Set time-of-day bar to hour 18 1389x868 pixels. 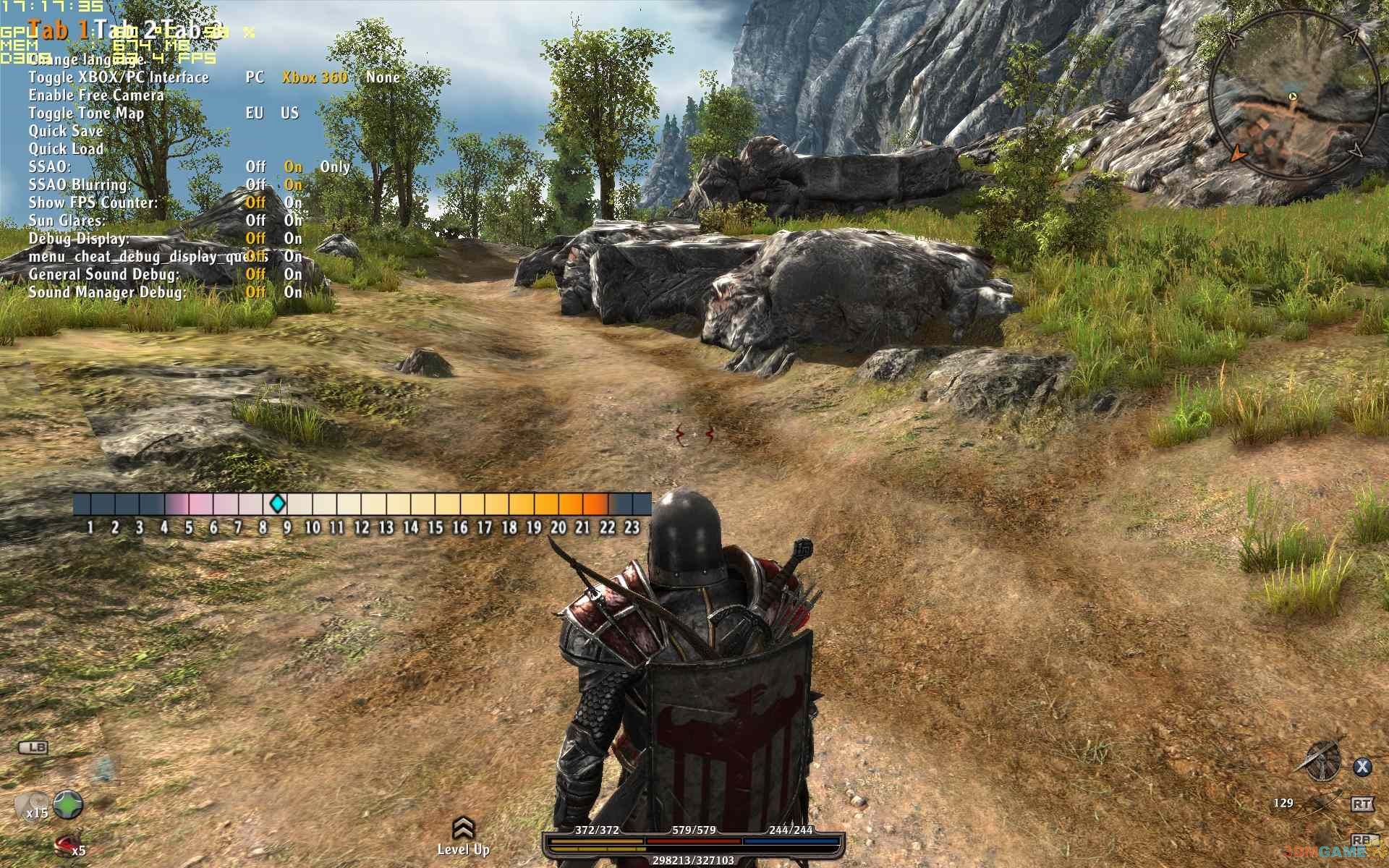pyautogui.click(x=509, y=504)
